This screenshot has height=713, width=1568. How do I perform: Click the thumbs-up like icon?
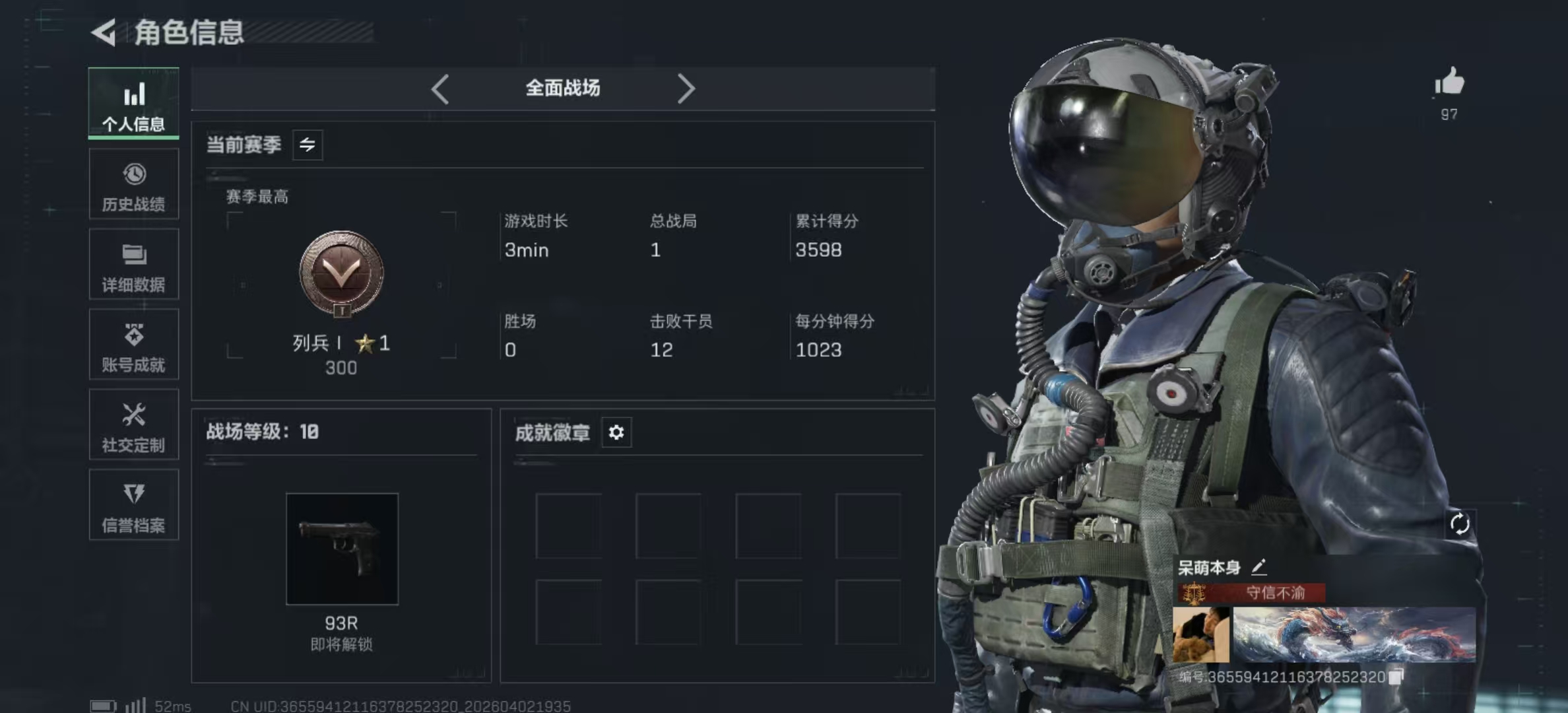(x=1449, y=83)
